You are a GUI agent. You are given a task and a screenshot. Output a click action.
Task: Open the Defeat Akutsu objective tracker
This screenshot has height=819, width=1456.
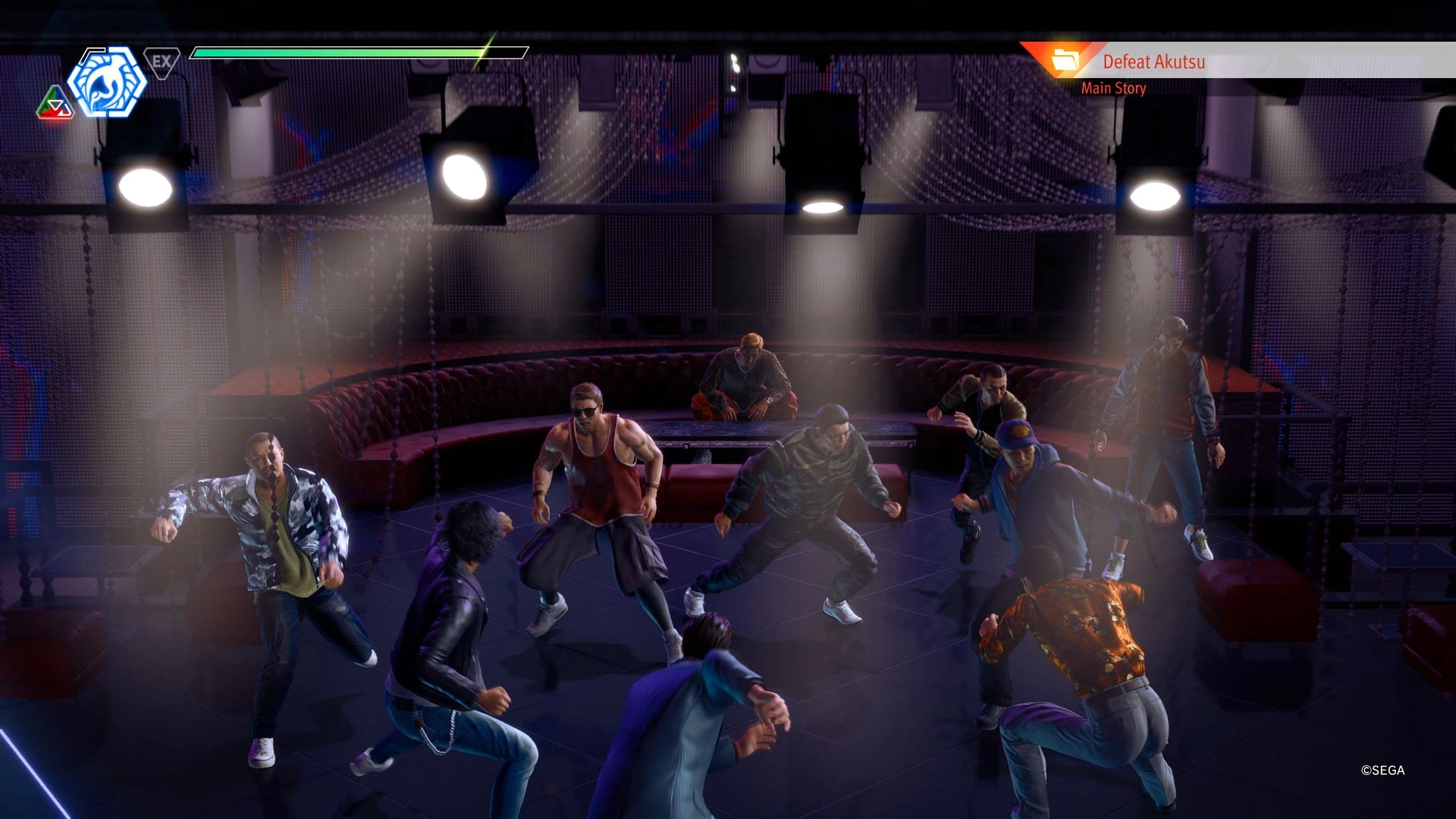1153,61
